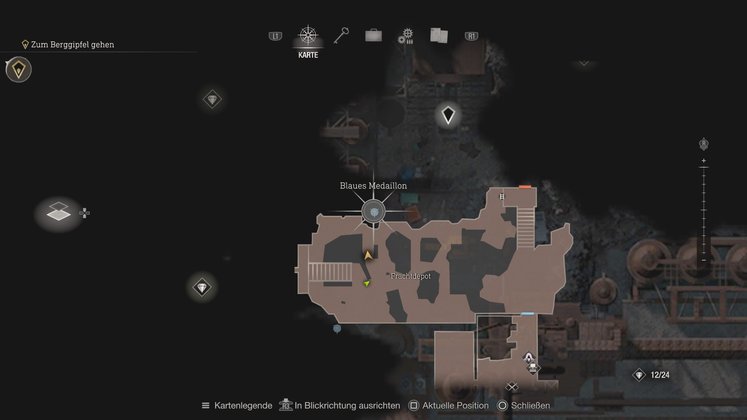Select the black gem marker north of the depot
Viewport: 747px width, 420px height.
(448, 116)
